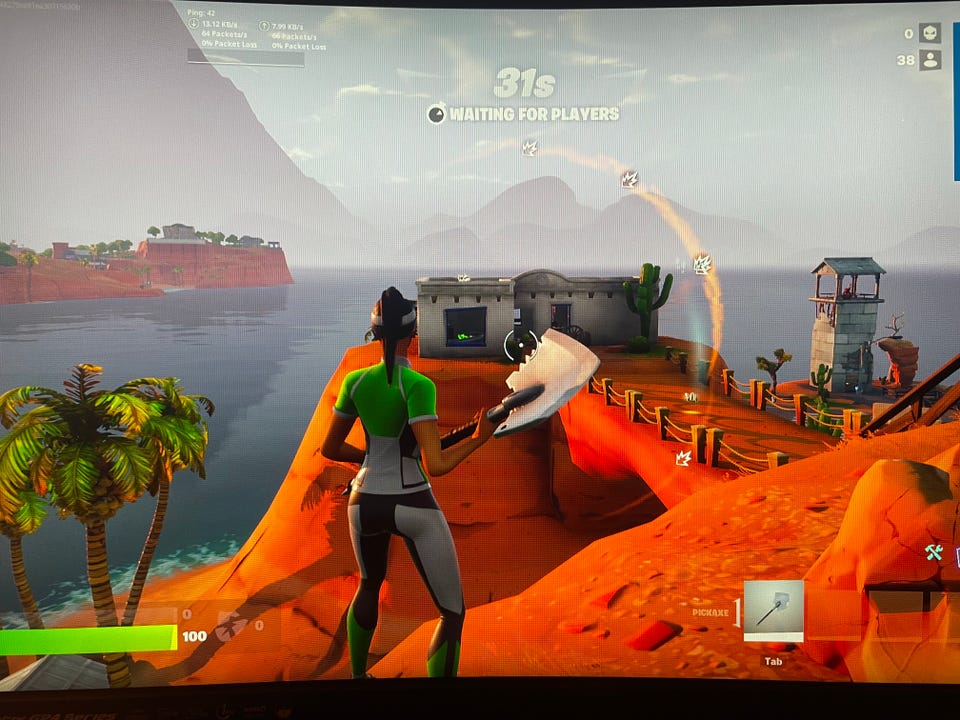Click the crossed hammer and wrench build icon

coord(934,551)
